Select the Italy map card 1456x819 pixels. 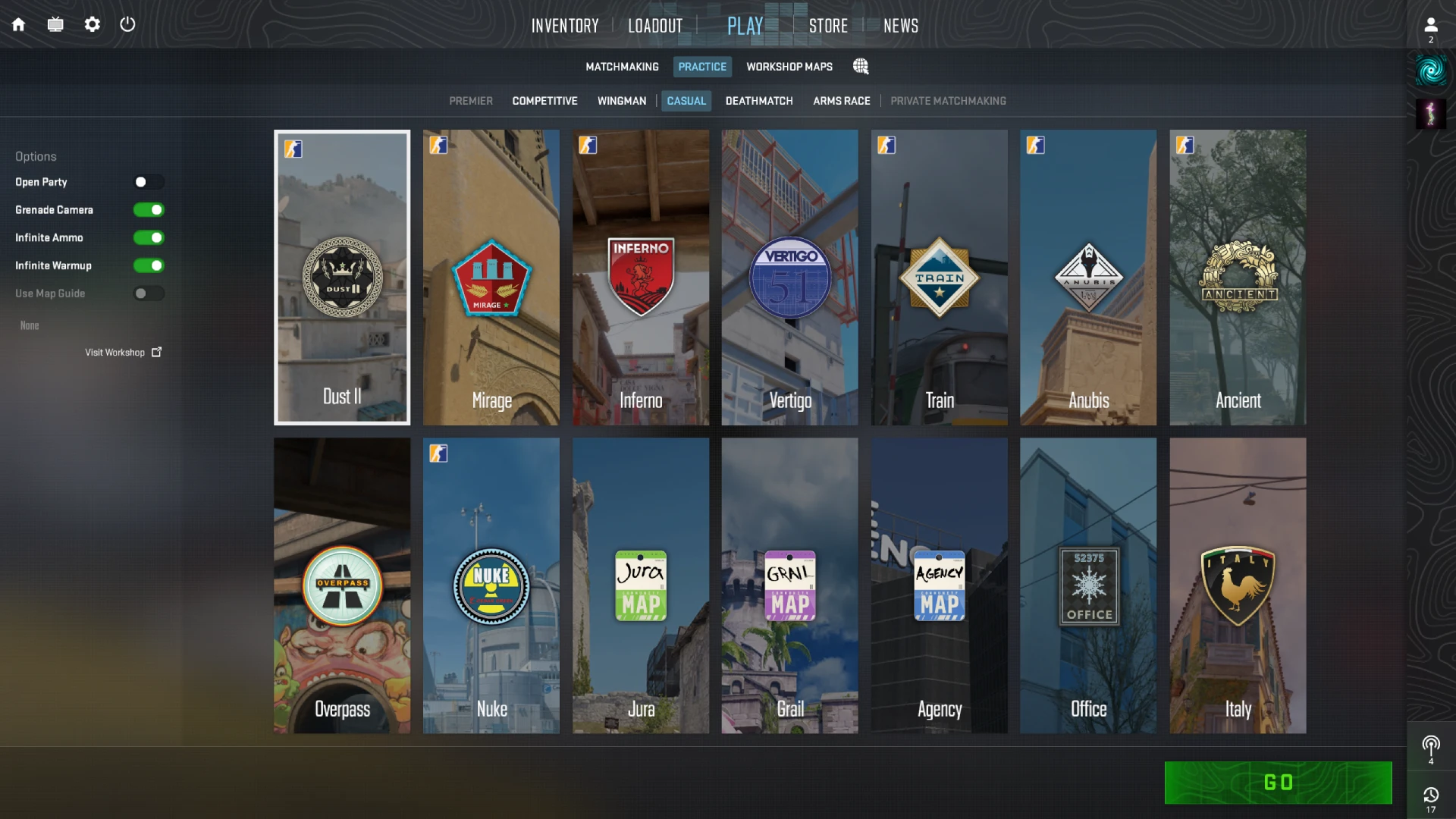coord(1237,585)
